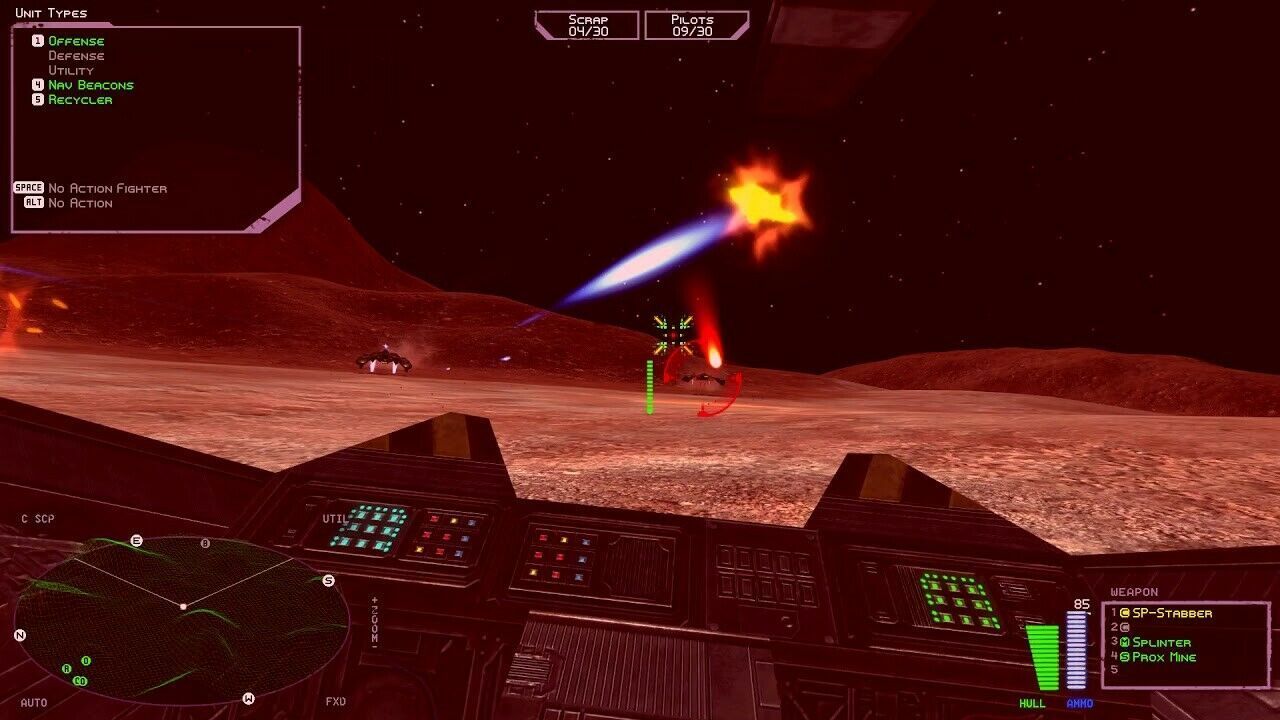Choose Nav Beacons in Unit Types
The width and height of the screenshot is (1280, 720).
pyautogui.click(x=90, y=85)
